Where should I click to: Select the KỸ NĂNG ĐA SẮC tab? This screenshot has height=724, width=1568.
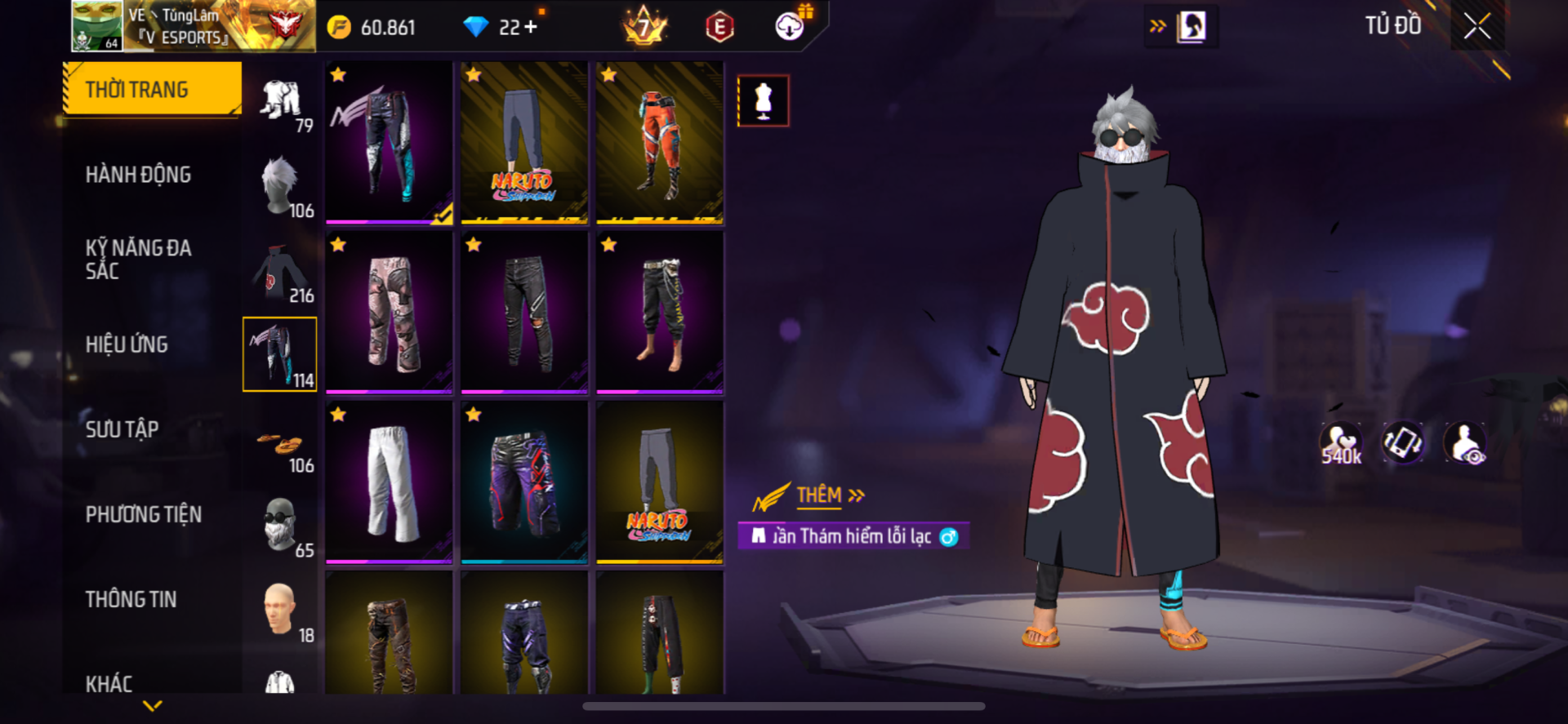pos(138,259)
